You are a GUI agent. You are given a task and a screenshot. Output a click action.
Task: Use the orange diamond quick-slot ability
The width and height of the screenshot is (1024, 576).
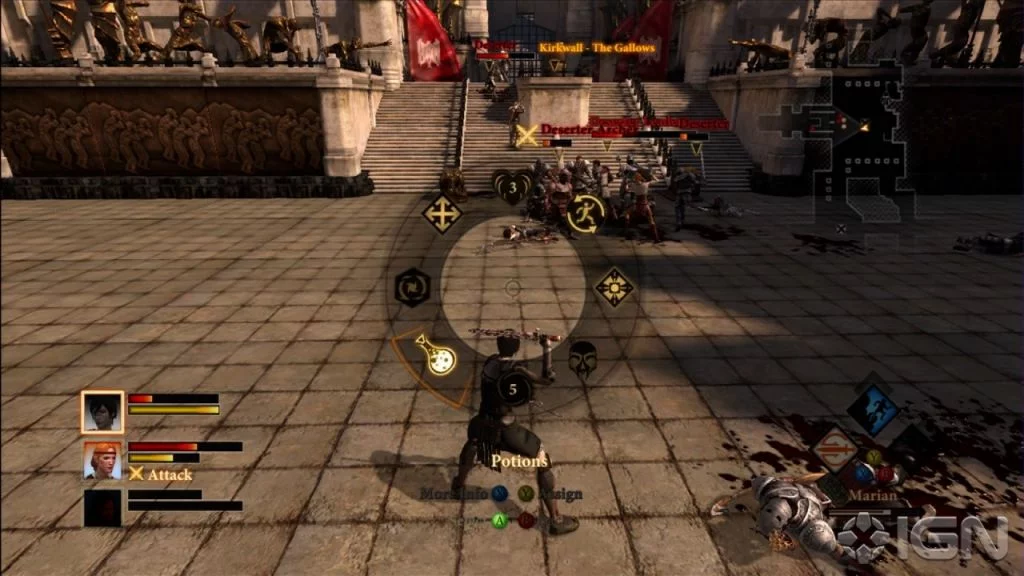point(834,448)
